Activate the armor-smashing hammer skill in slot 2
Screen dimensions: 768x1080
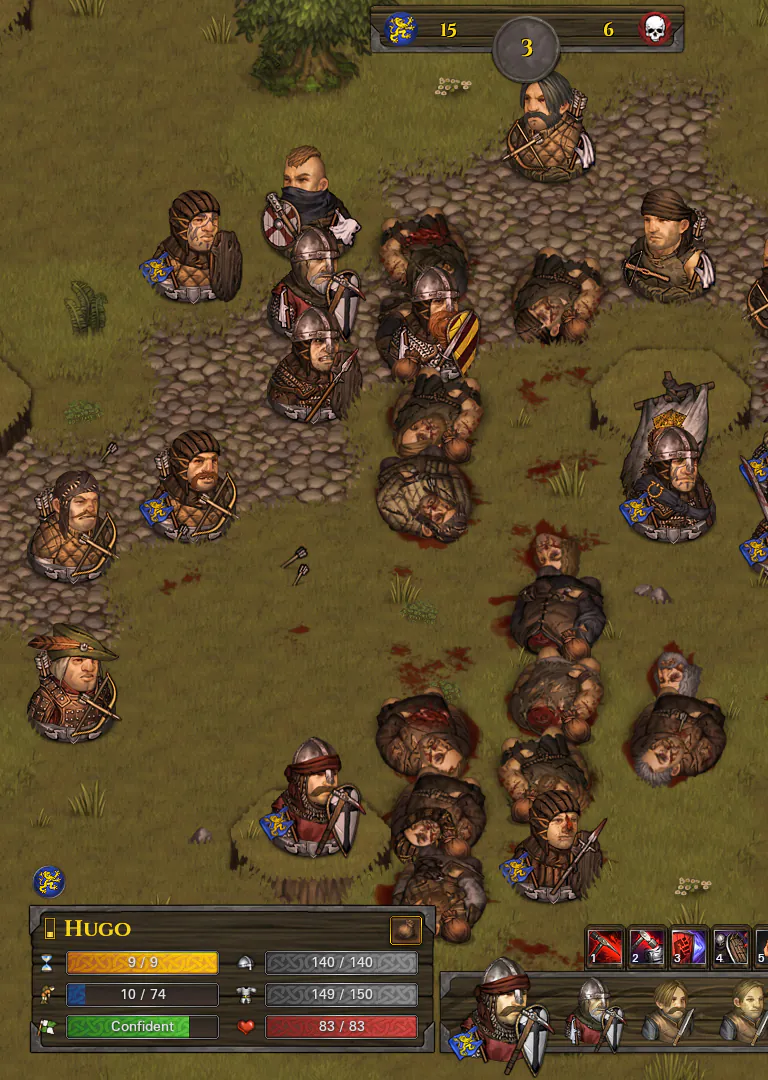click(x=647, y=946)
